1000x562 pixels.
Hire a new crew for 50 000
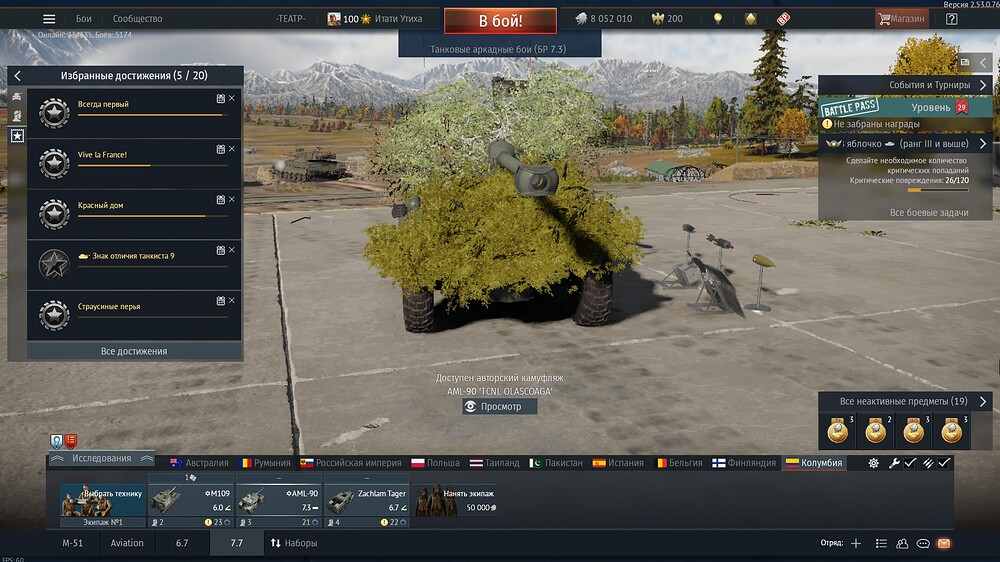pos(456,500)
